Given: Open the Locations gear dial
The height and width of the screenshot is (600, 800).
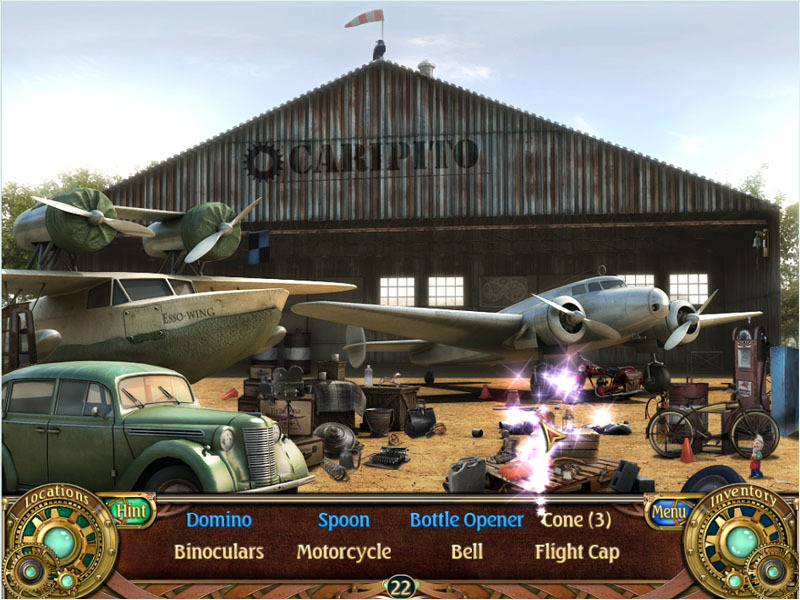Looking at the screenshot, I should coord(58,542).
